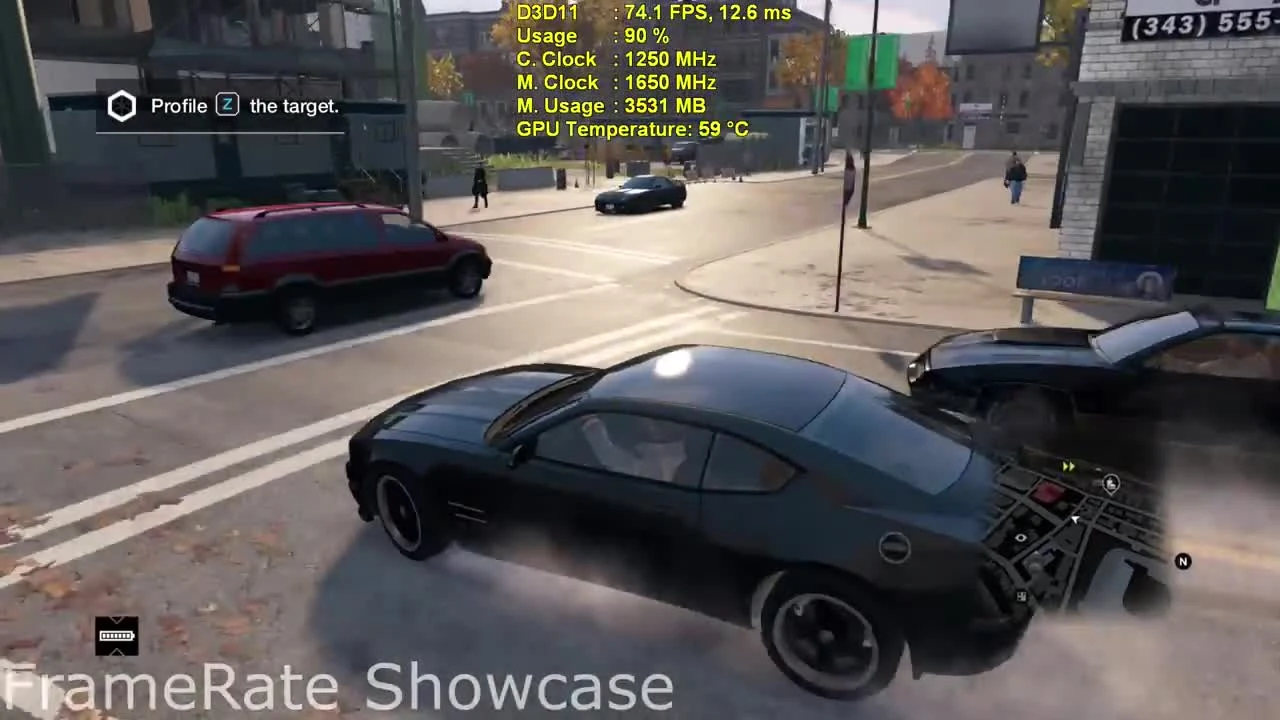This screenshot has height=720, width=1280.
Task: Click the battery charge indicator bottom left
Action: point(116,636)
